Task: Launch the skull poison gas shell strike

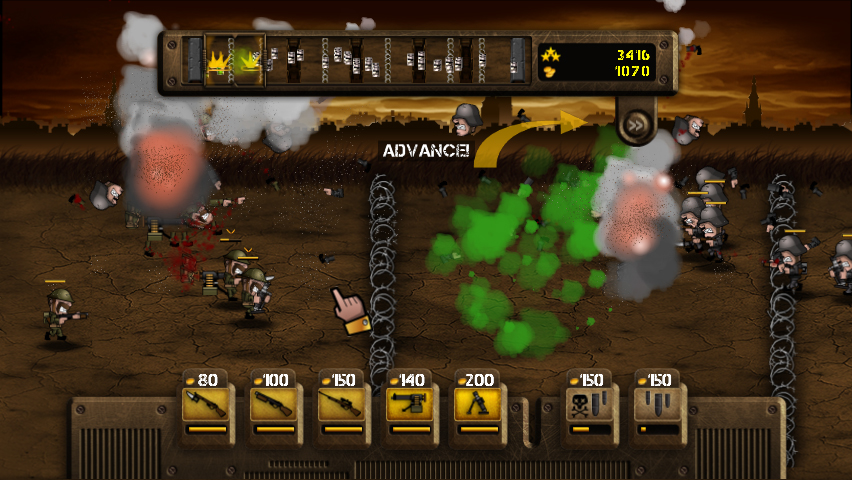Action: [588, 405]
